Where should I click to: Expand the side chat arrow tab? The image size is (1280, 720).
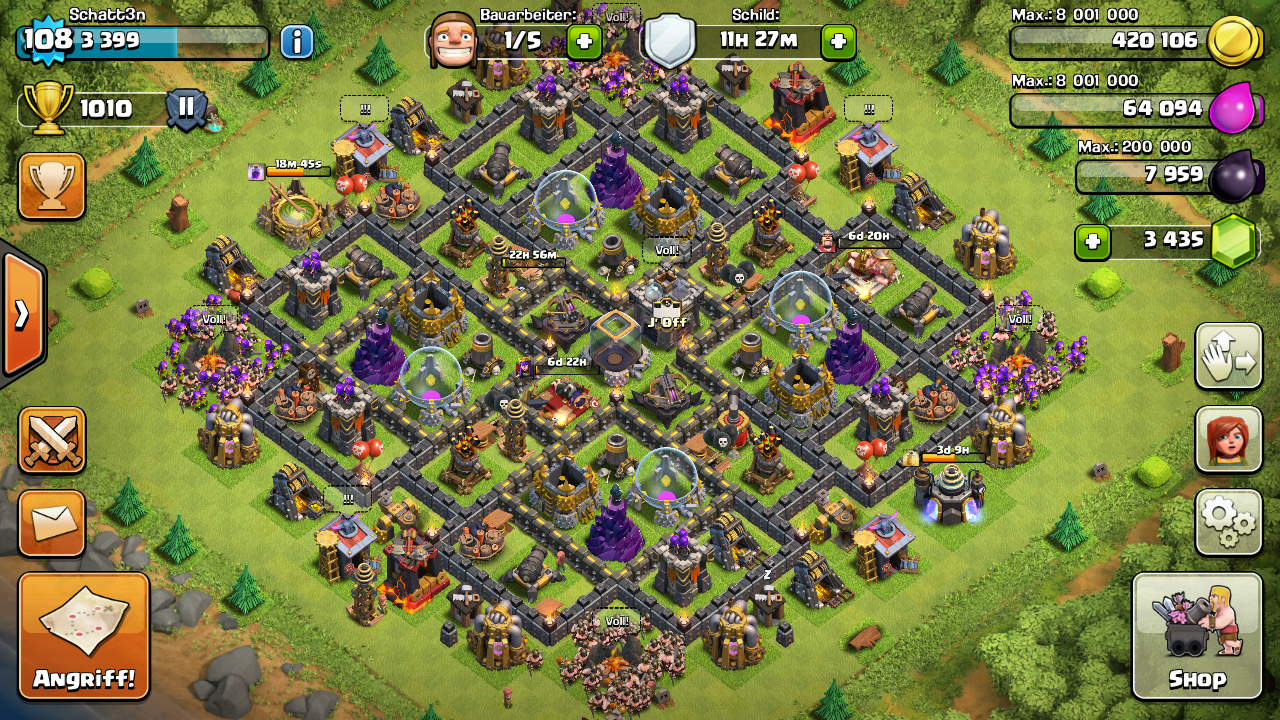(22, 314)
